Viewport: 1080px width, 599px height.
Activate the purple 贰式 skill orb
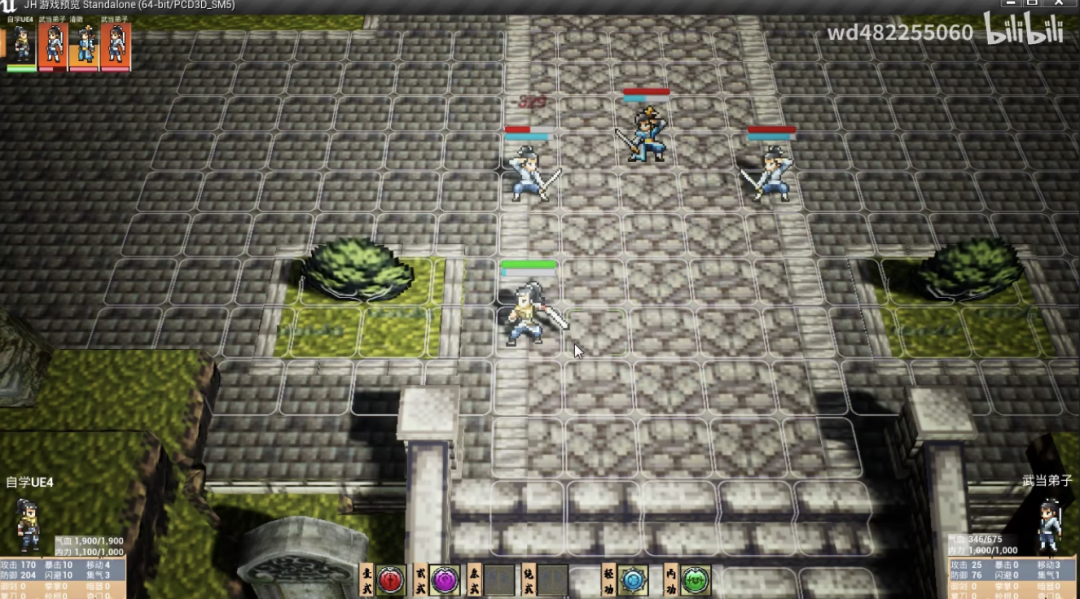[445, 579]
